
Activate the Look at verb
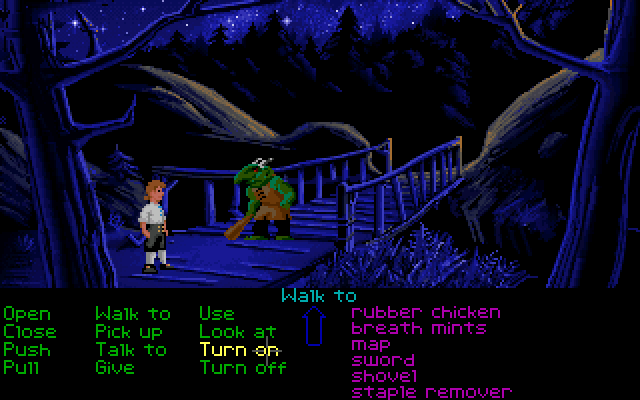[x=237, y=331]
